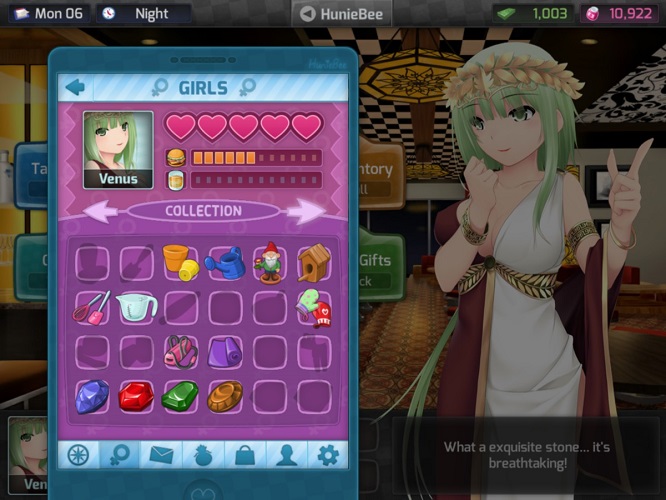
Task: Choose the green emerald gem
Action: point(180,397)
